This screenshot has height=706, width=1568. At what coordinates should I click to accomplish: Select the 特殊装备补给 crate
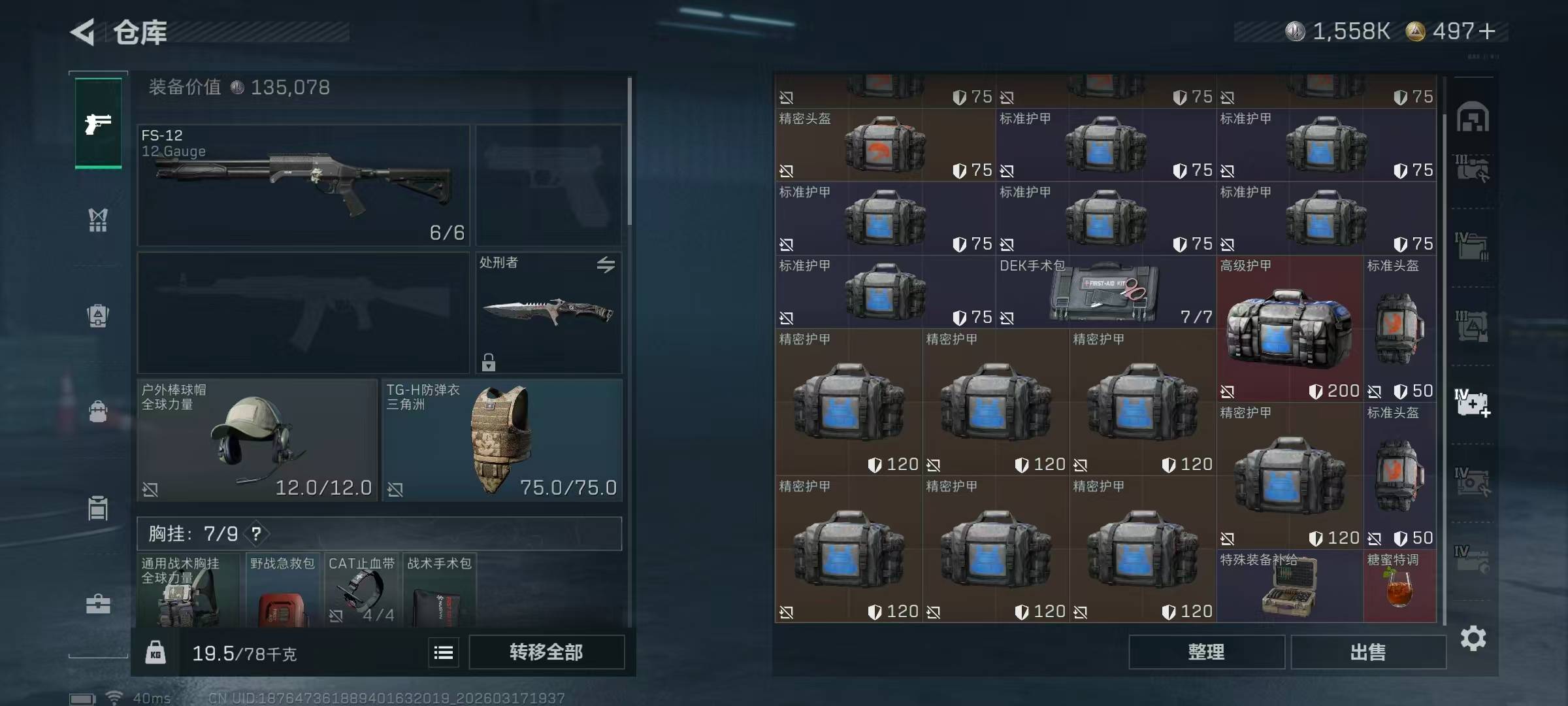[x=1289, y=586]
